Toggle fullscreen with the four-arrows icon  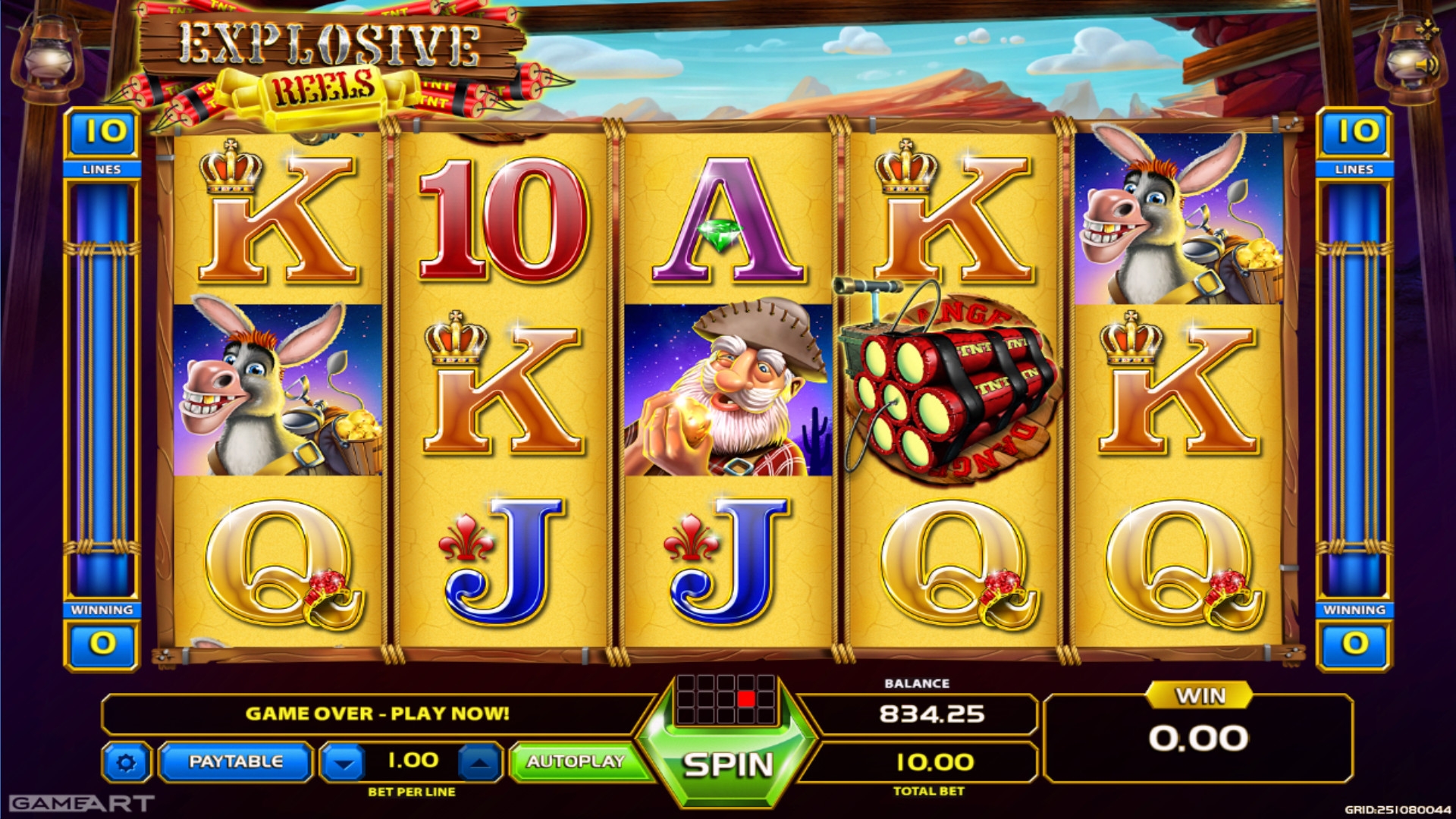coord(1427,29)
